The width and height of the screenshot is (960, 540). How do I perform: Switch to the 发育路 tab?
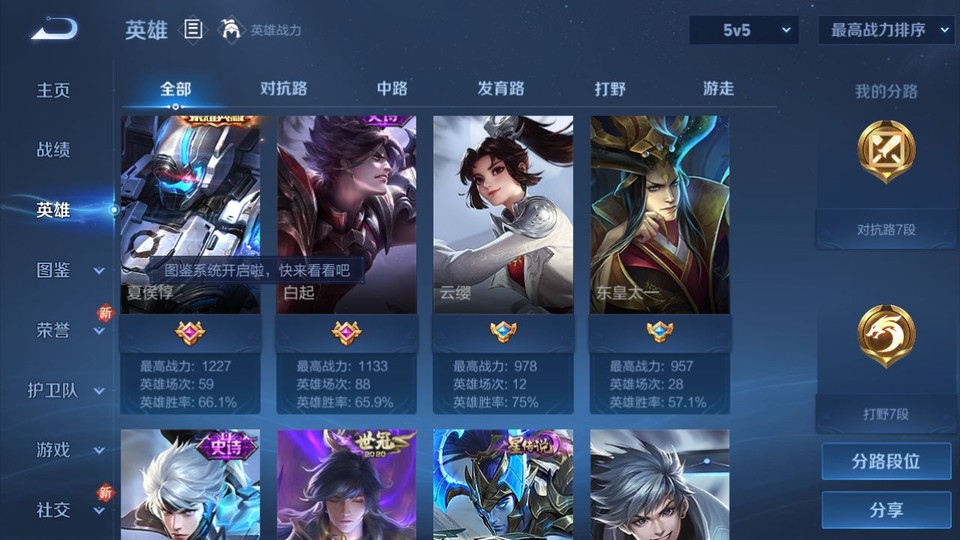click(501, 88)
